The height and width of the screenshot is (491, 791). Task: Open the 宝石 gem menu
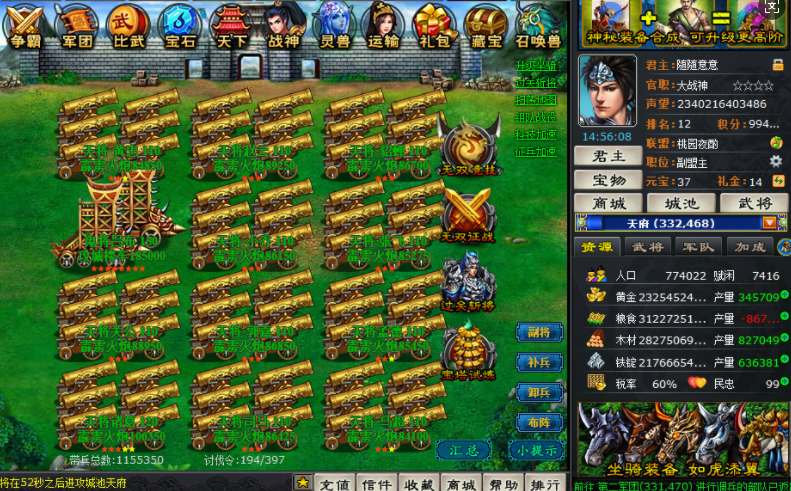pos(180,25)
